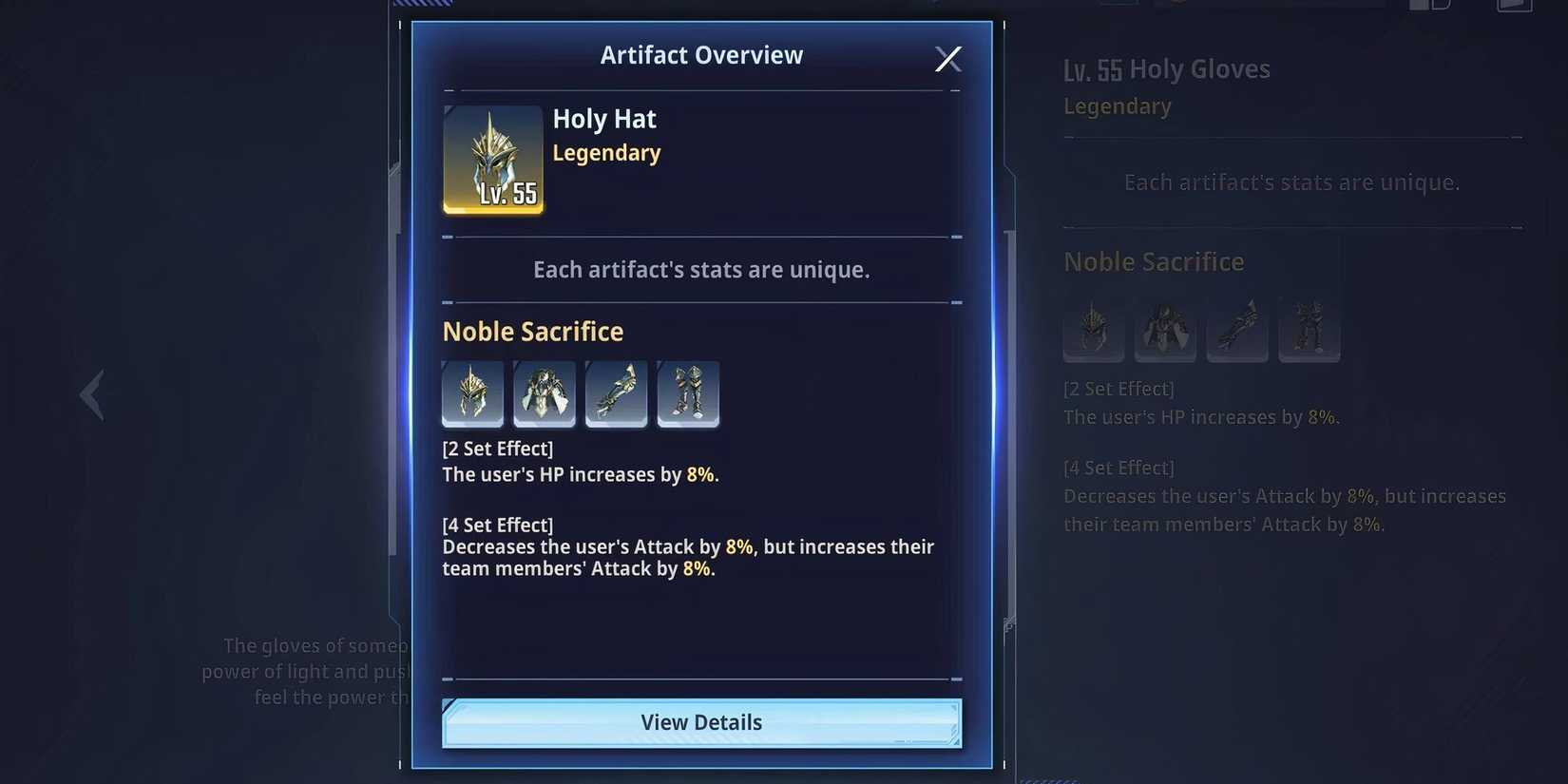This screenshot has height=784, width=1568.
Task: Open the Lv. 55 Holy Hat artifact portrait
Action: coord(492,159)
